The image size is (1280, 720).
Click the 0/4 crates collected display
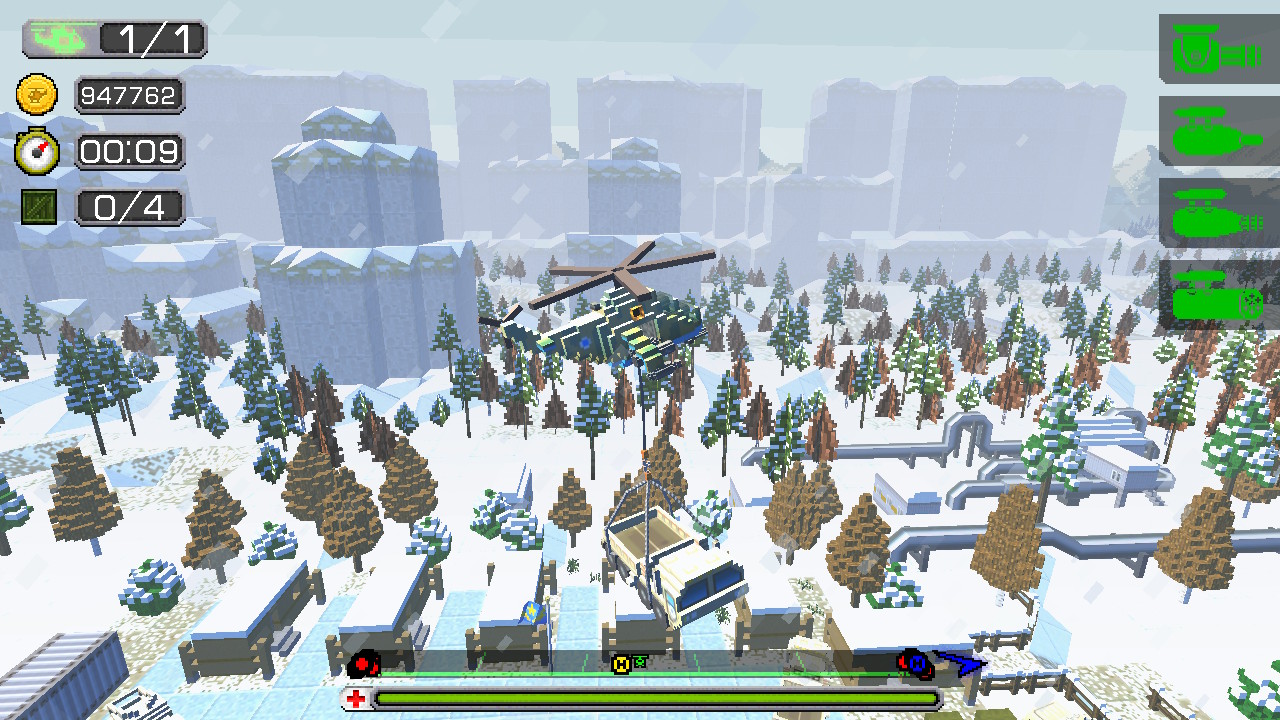128,207
